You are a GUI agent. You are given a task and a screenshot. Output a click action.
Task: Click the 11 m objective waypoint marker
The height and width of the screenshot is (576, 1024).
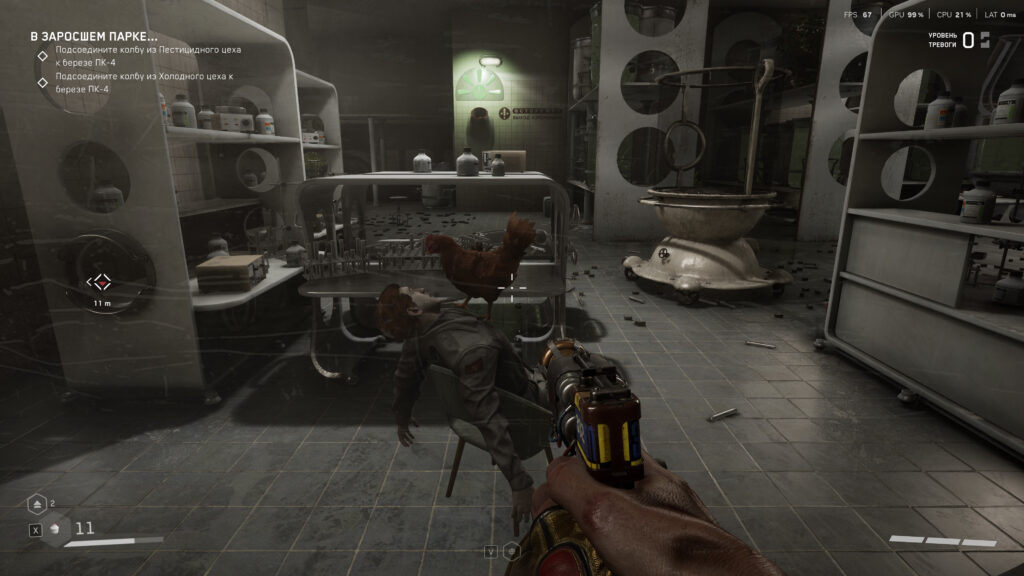pos(101,283)
